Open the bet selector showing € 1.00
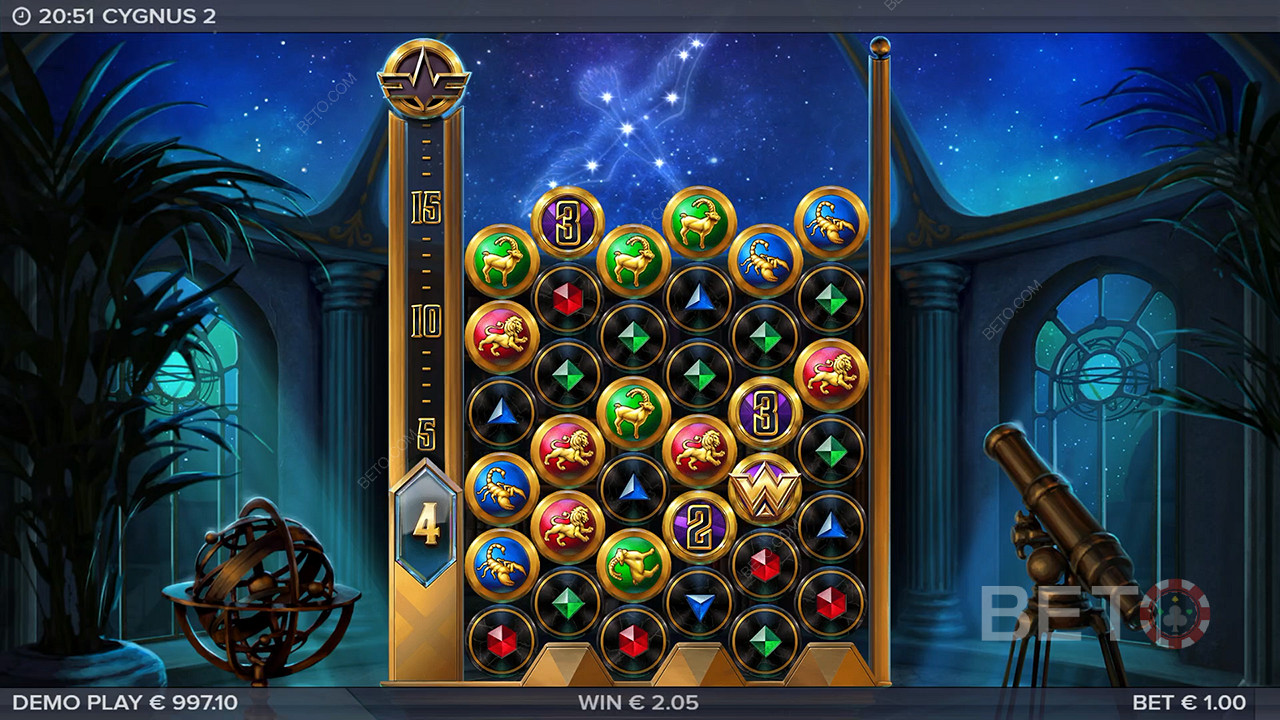 tap(1188, 703)
